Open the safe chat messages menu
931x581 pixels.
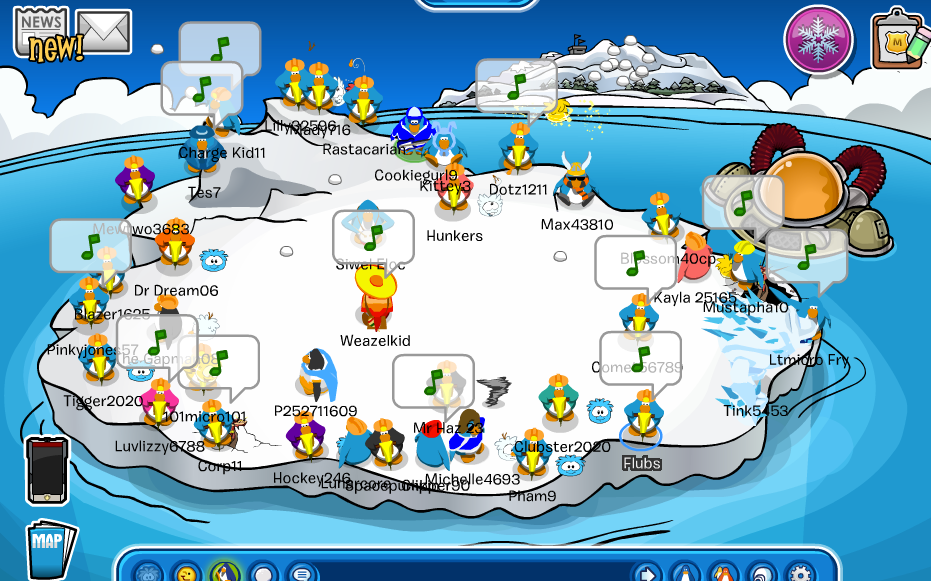[x=301, y=574]
